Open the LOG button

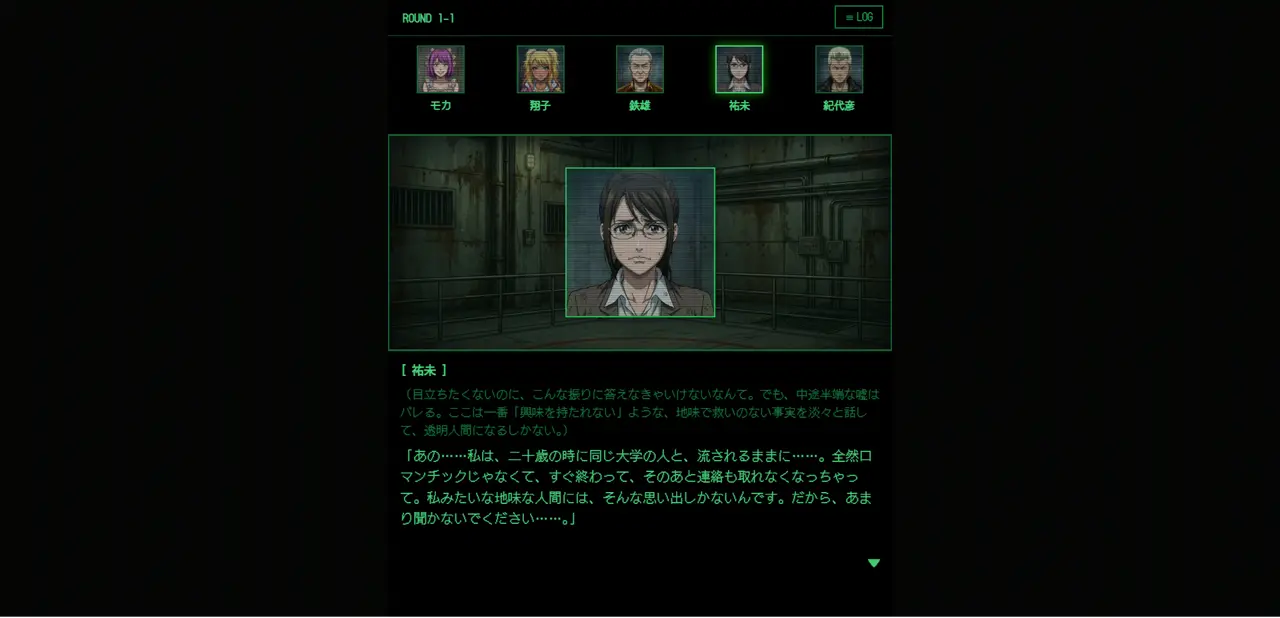coord(858,17)
